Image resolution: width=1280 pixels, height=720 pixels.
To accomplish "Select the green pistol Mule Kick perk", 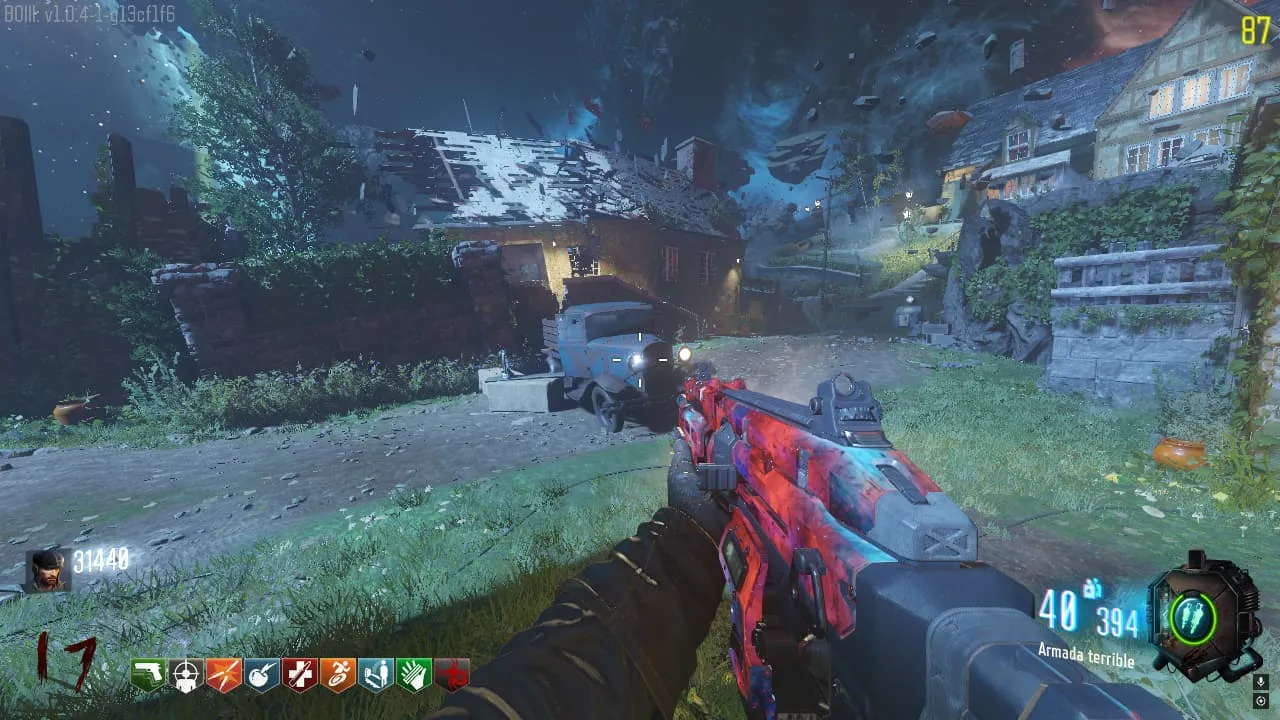I will coord(148,675).
